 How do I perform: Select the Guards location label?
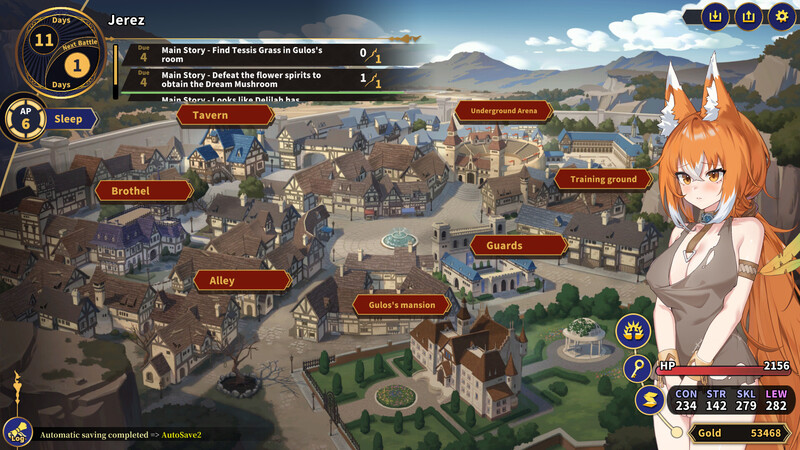pos(517,245)
